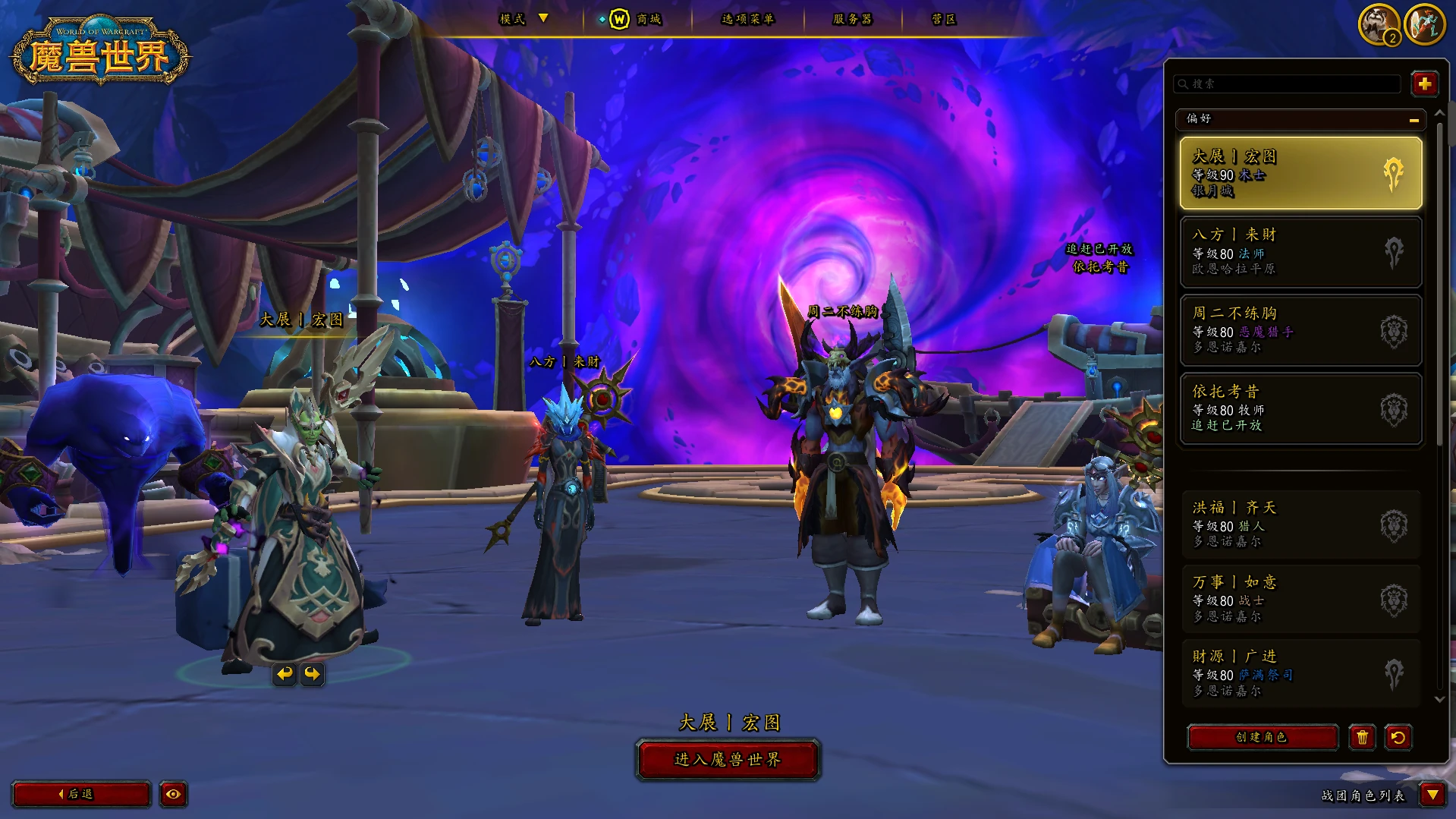Click the red plus button beside search
Screen dimensions: 1456x819
[x=1424, y=83]
